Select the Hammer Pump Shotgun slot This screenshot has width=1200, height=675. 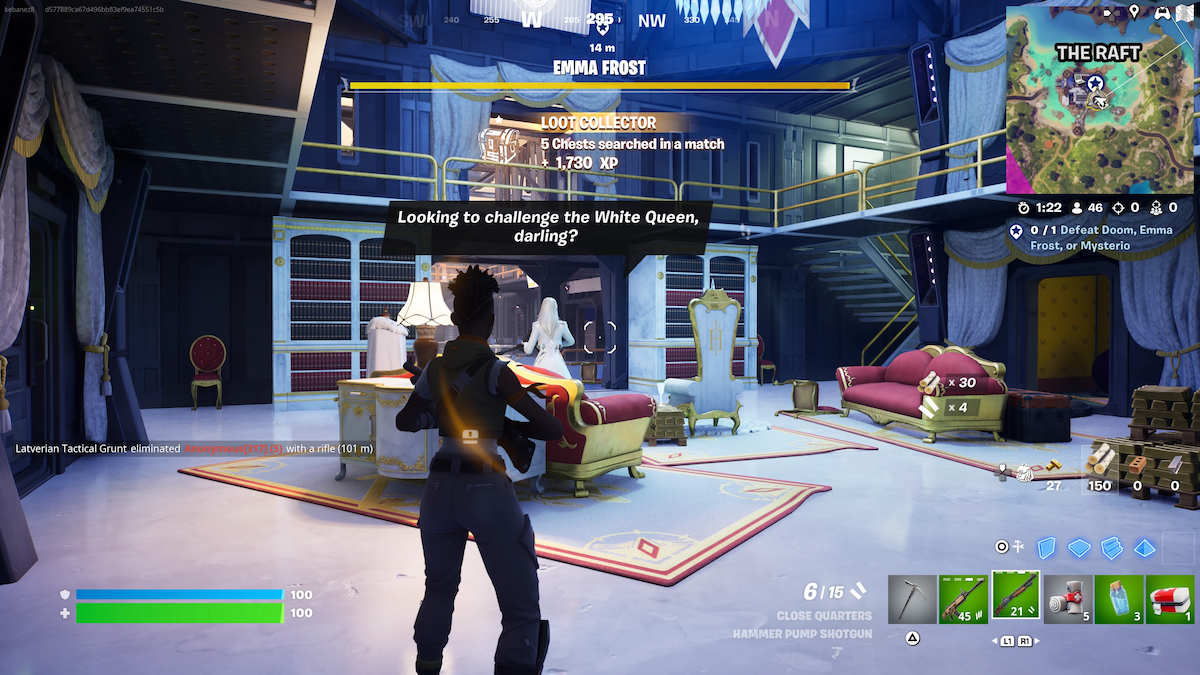coord(1016,597)
